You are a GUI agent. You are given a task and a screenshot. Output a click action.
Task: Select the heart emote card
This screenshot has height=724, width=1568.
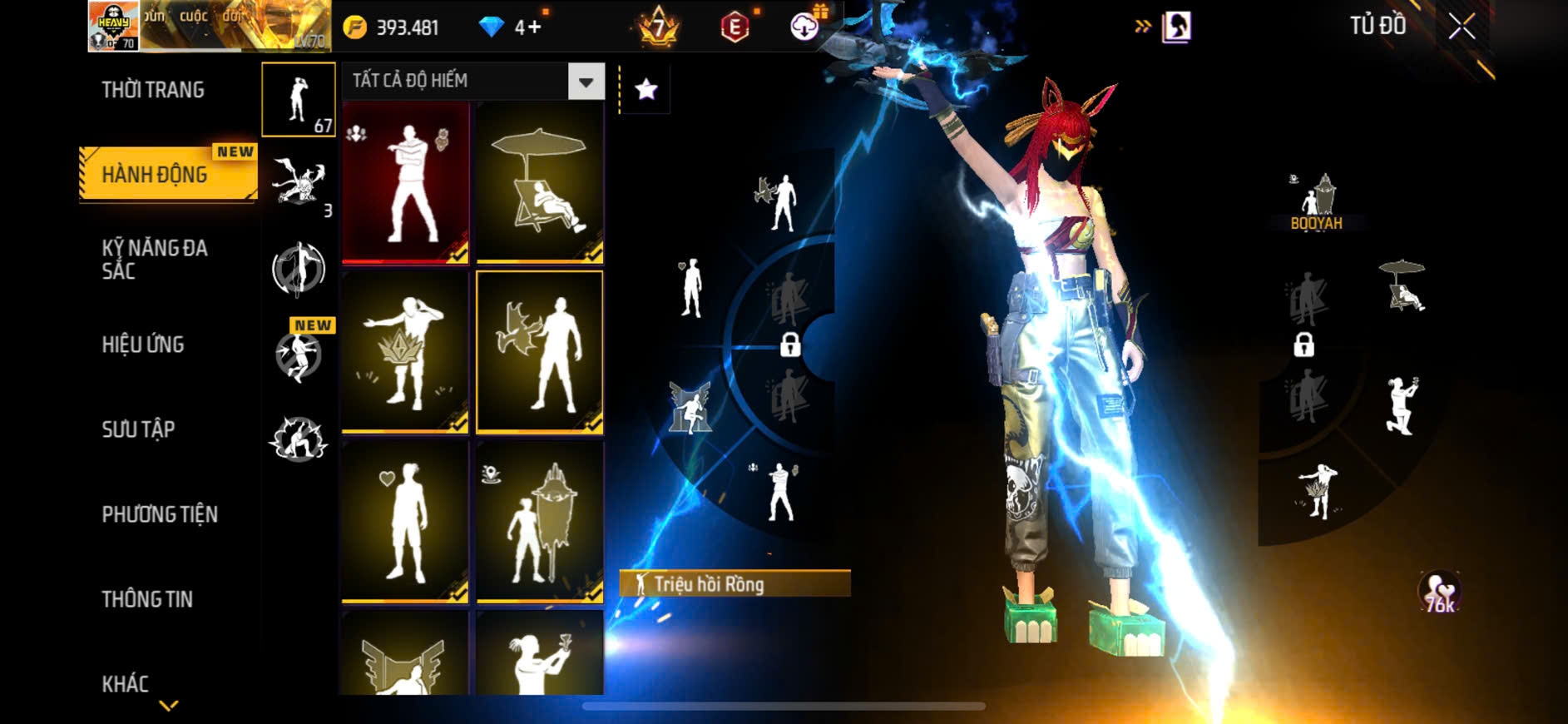406,521
